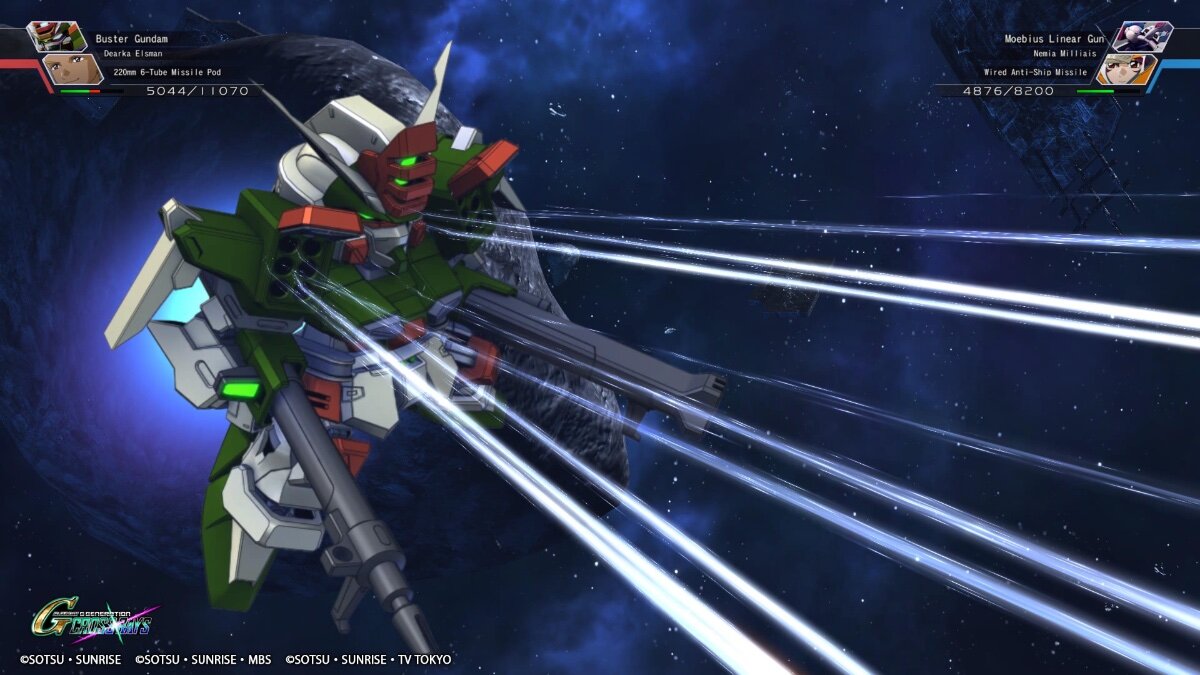Click Dearka Elsman's pilot portrait
This screenshot has width=1200, height=675.
(72, 69)
